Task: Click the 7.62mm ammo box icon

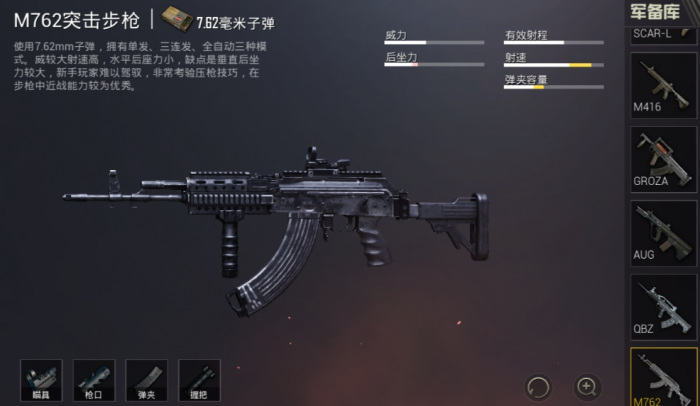Action: [x=177, y=19]
